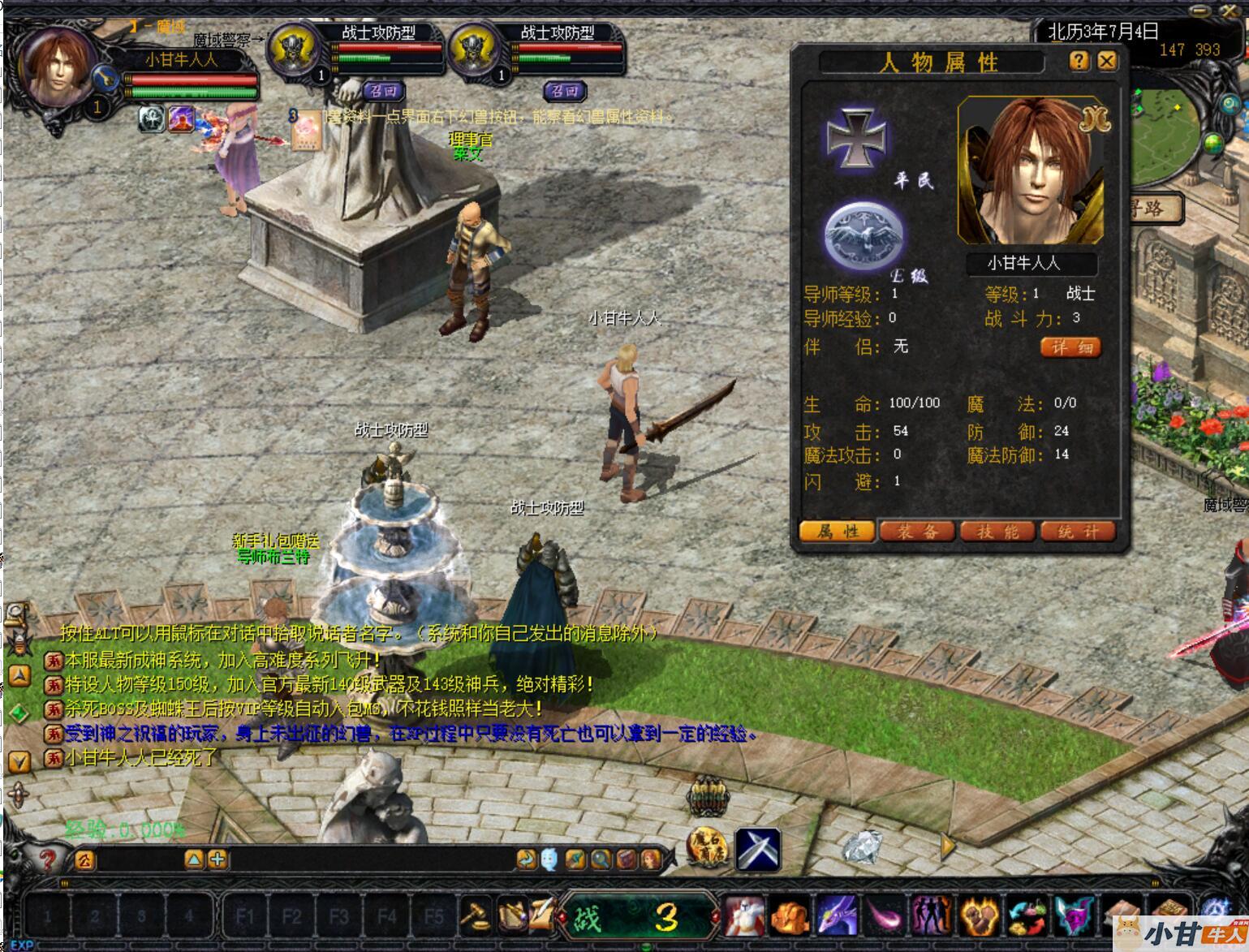This screenshot has width=1249, height=952.
Task: Open the flaming fist icon
Action: point(978,915)
